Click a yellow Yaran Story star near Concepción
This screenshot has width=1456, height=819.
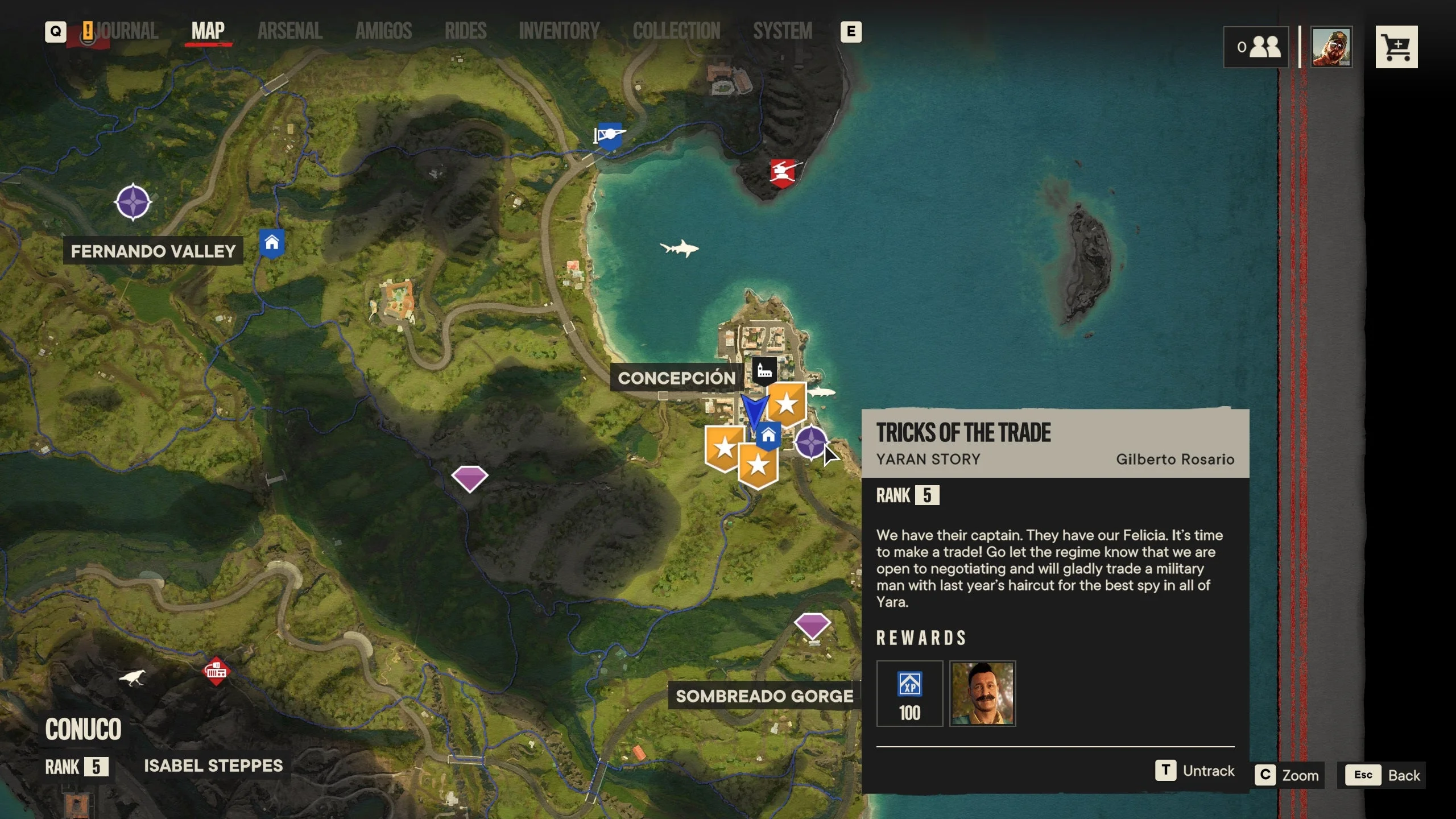(787, 405)
